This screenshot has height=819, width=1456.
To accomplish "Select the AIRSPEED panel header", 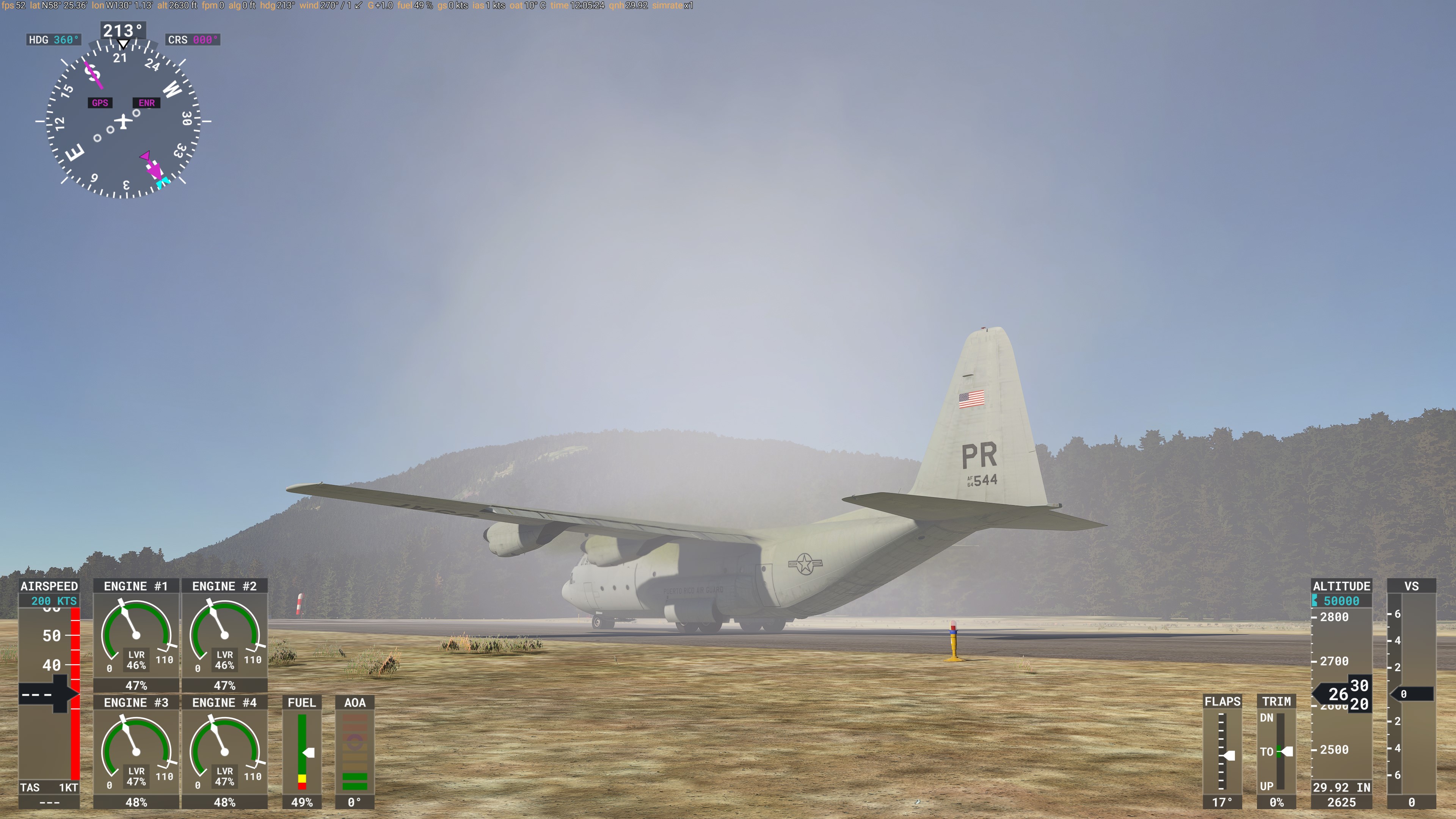I will tap(50, 586).
